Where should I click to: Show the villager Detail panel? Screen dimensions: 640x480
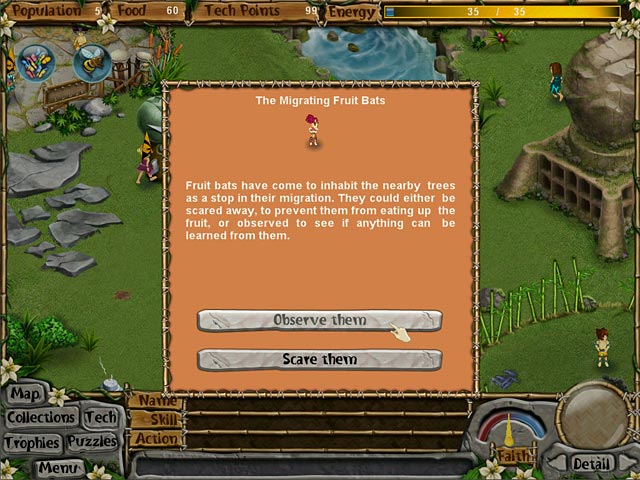point(591,464)
